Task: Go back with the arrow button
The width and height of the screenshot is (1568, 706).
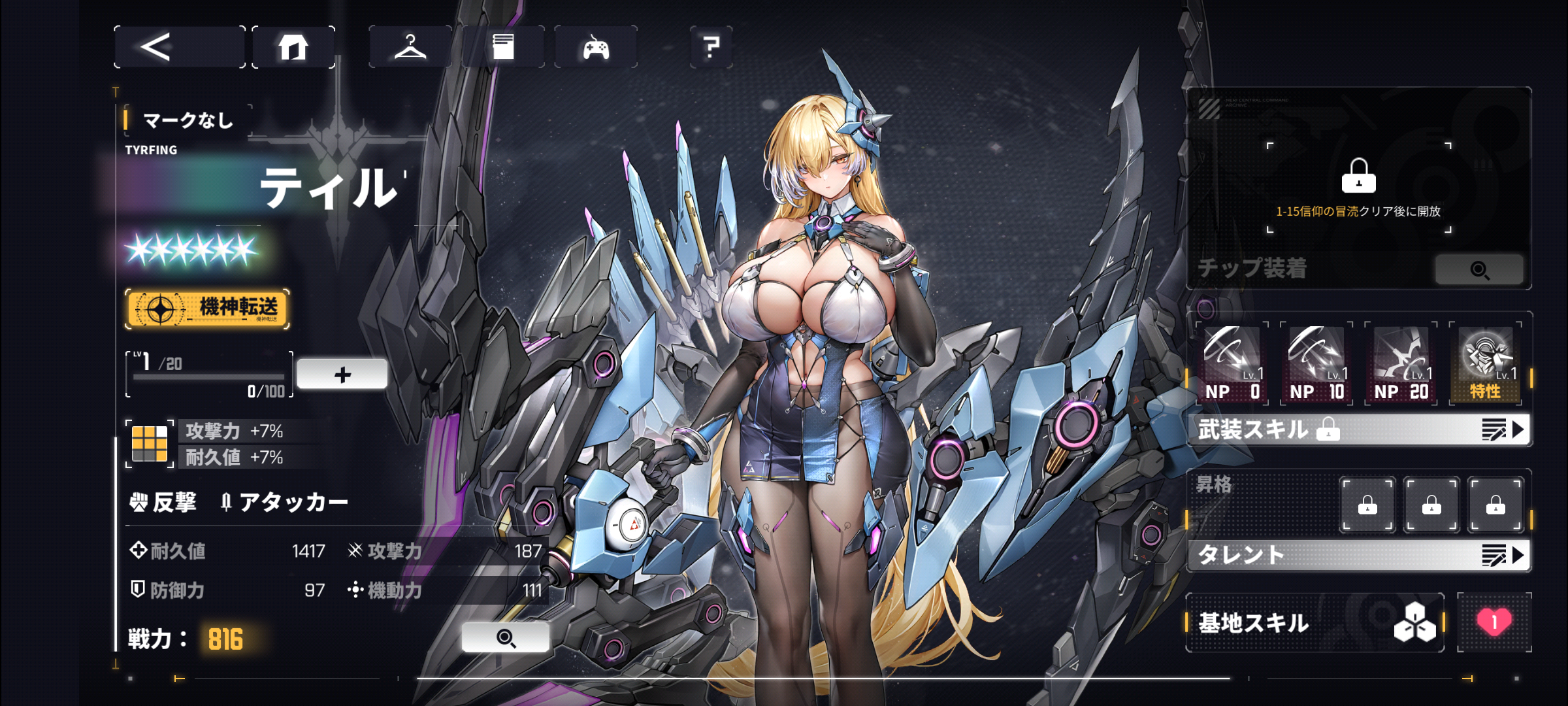Action: pyautogui.click(x=178, y=47)
